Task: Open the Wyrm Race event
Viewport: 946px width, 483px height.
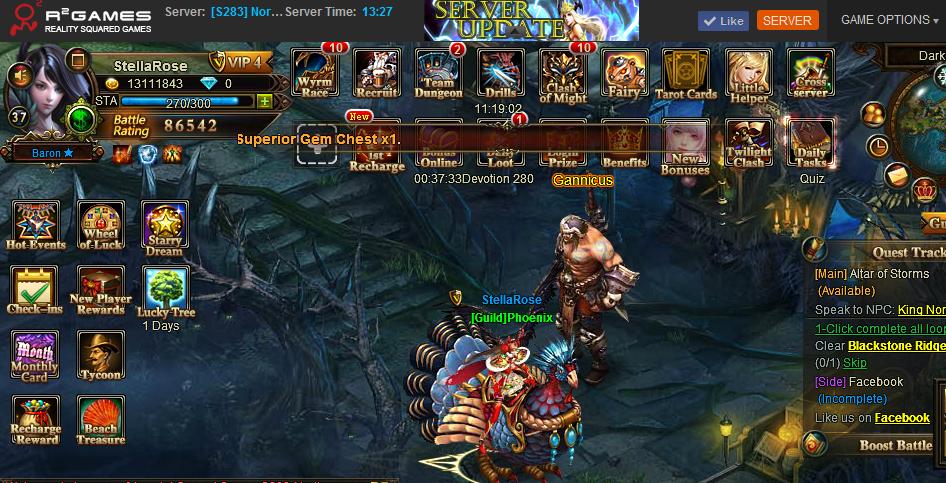Action: (314, 73)
